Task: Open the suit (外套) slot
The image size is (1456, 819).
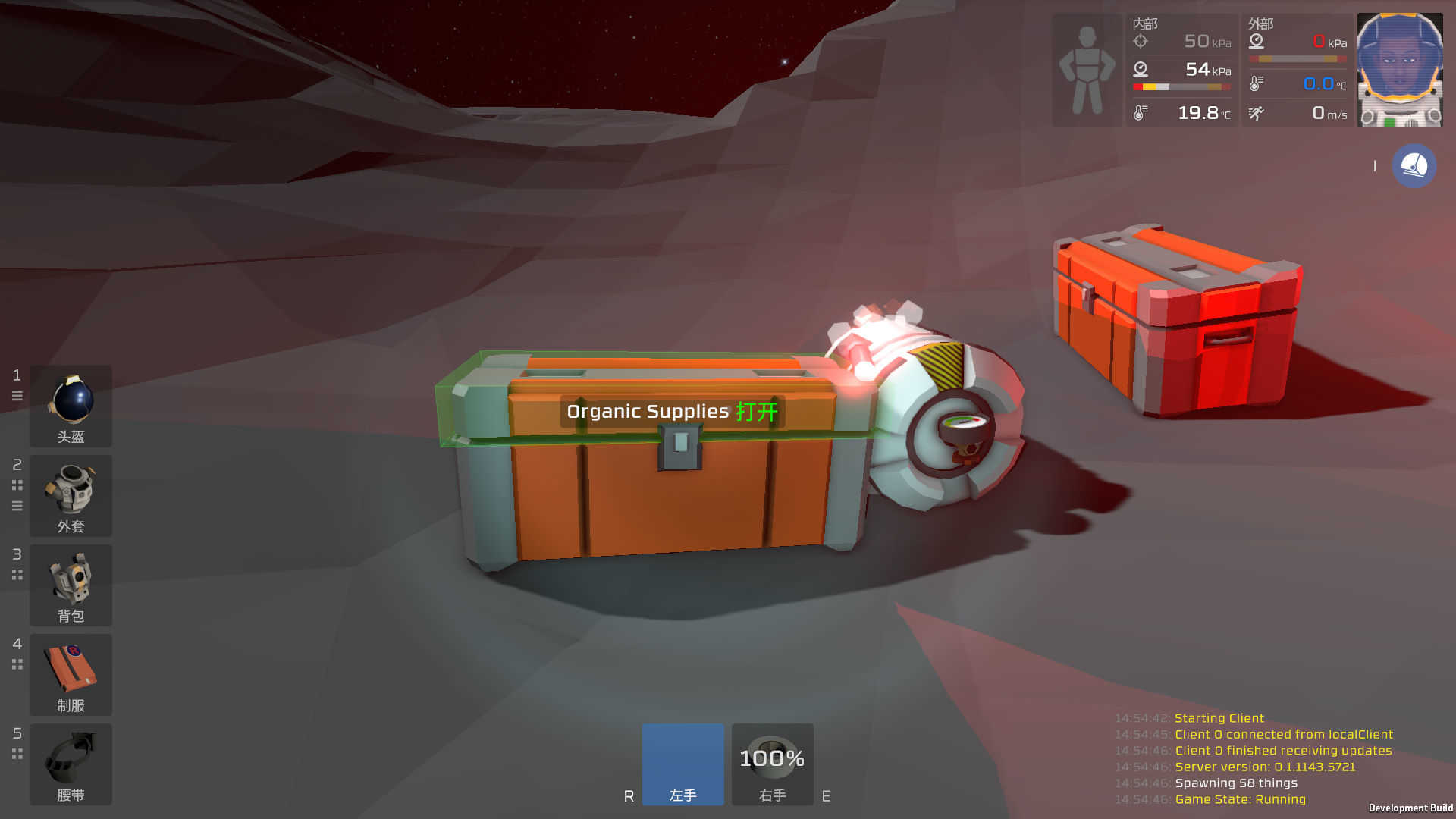Action: coord(71,495)
